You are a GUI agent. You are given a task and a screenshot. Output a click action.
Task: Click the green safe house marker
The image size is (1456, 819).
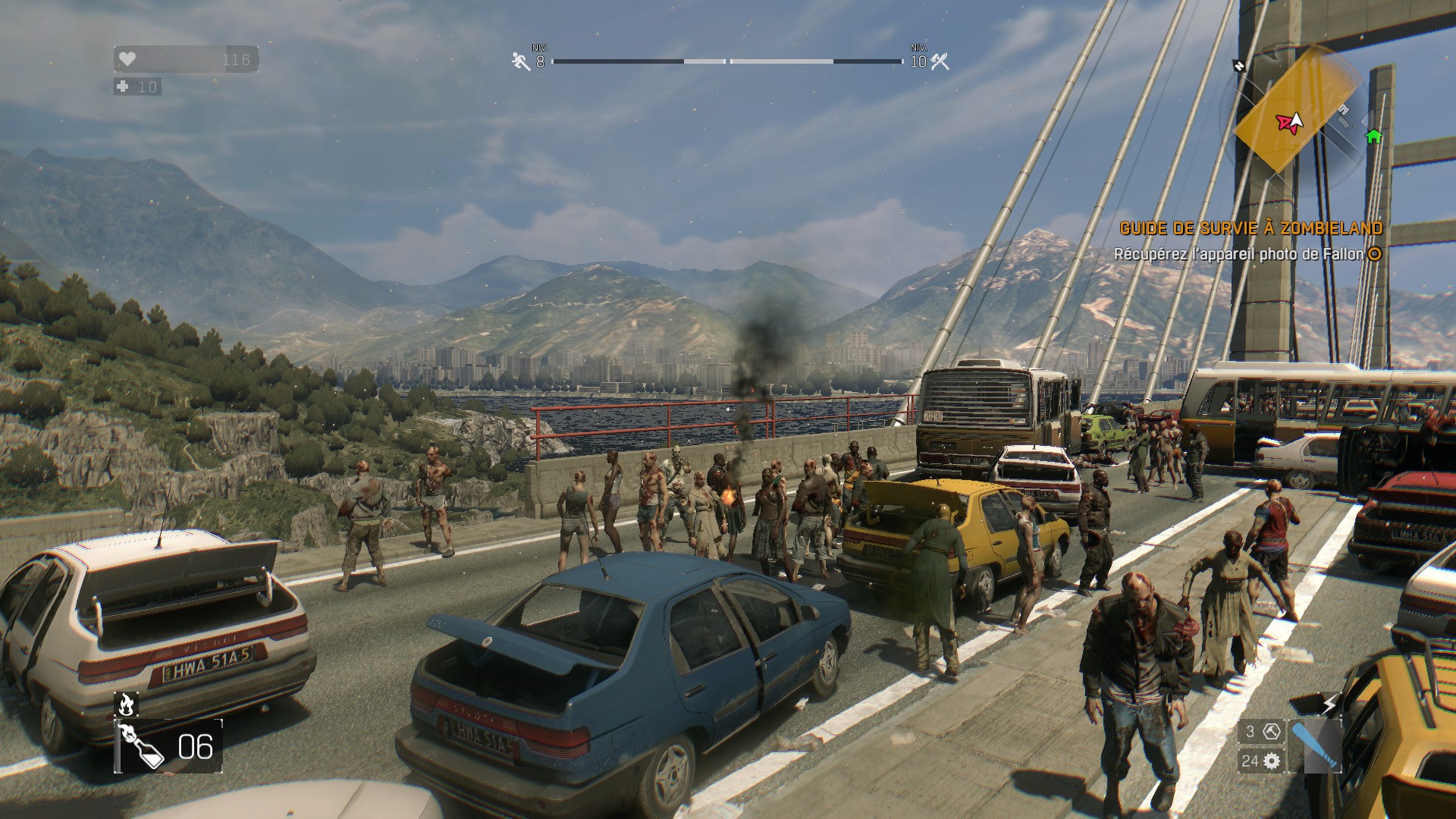[1373, 136]
